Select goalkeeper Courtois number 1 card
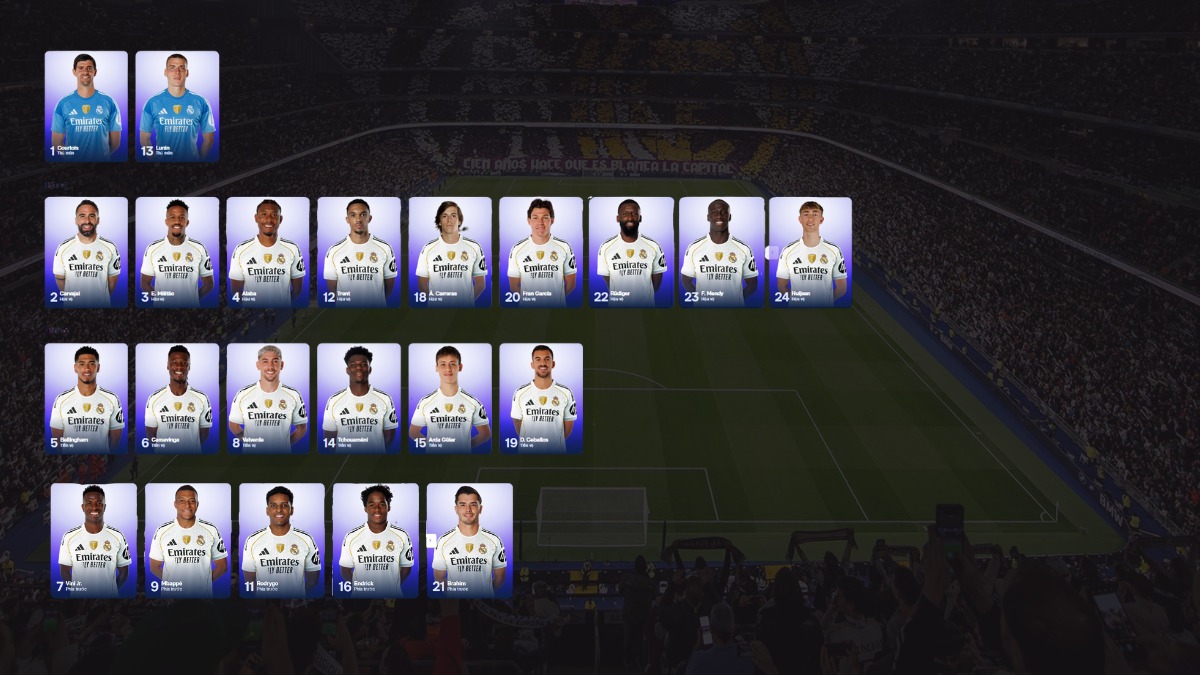 tap(86, 106)
